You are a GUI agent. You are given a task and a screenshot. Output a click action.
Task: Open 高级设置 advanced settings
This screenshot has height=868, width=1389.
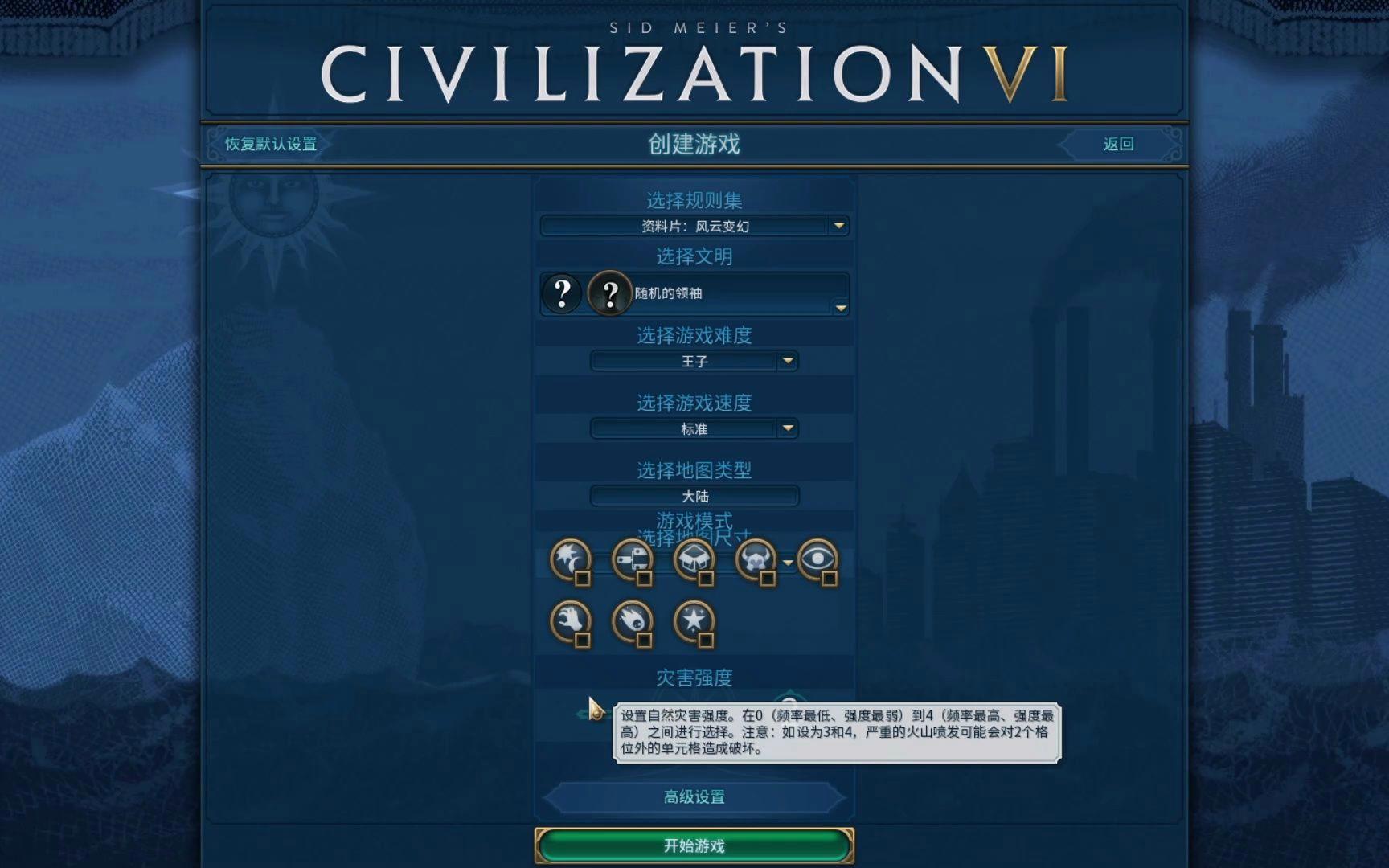point(693,796)
